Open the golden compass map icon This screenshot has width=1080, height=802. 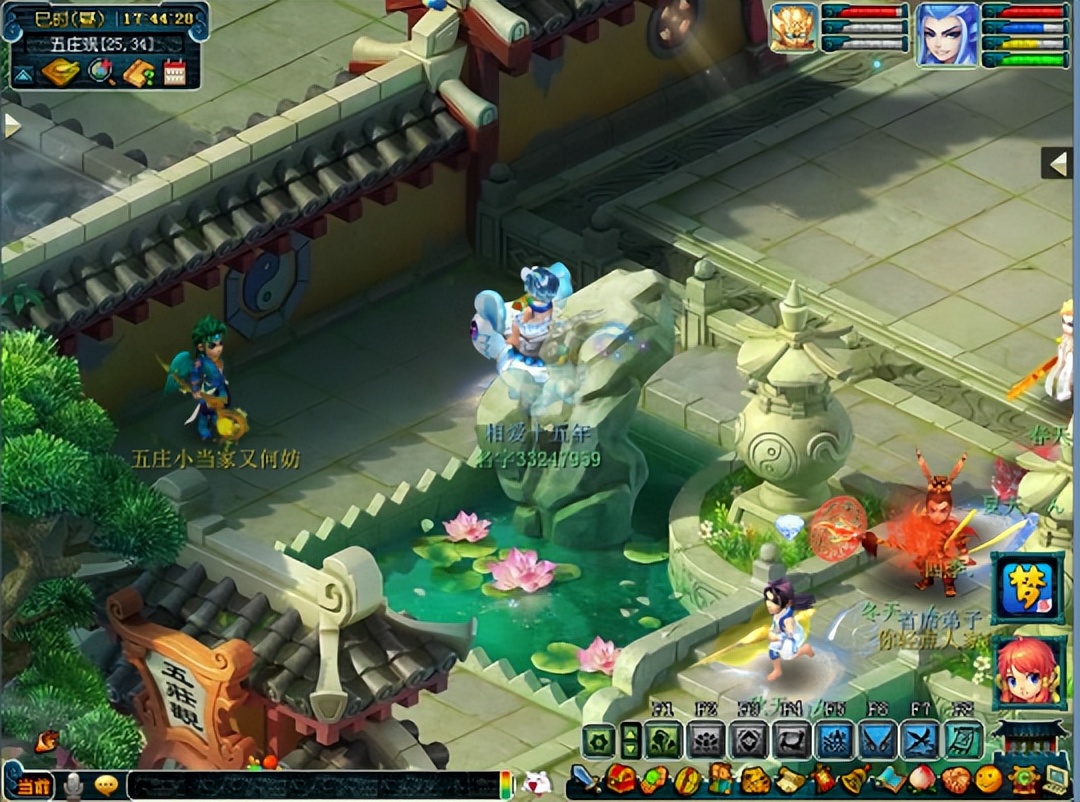[x=58, y=72]
